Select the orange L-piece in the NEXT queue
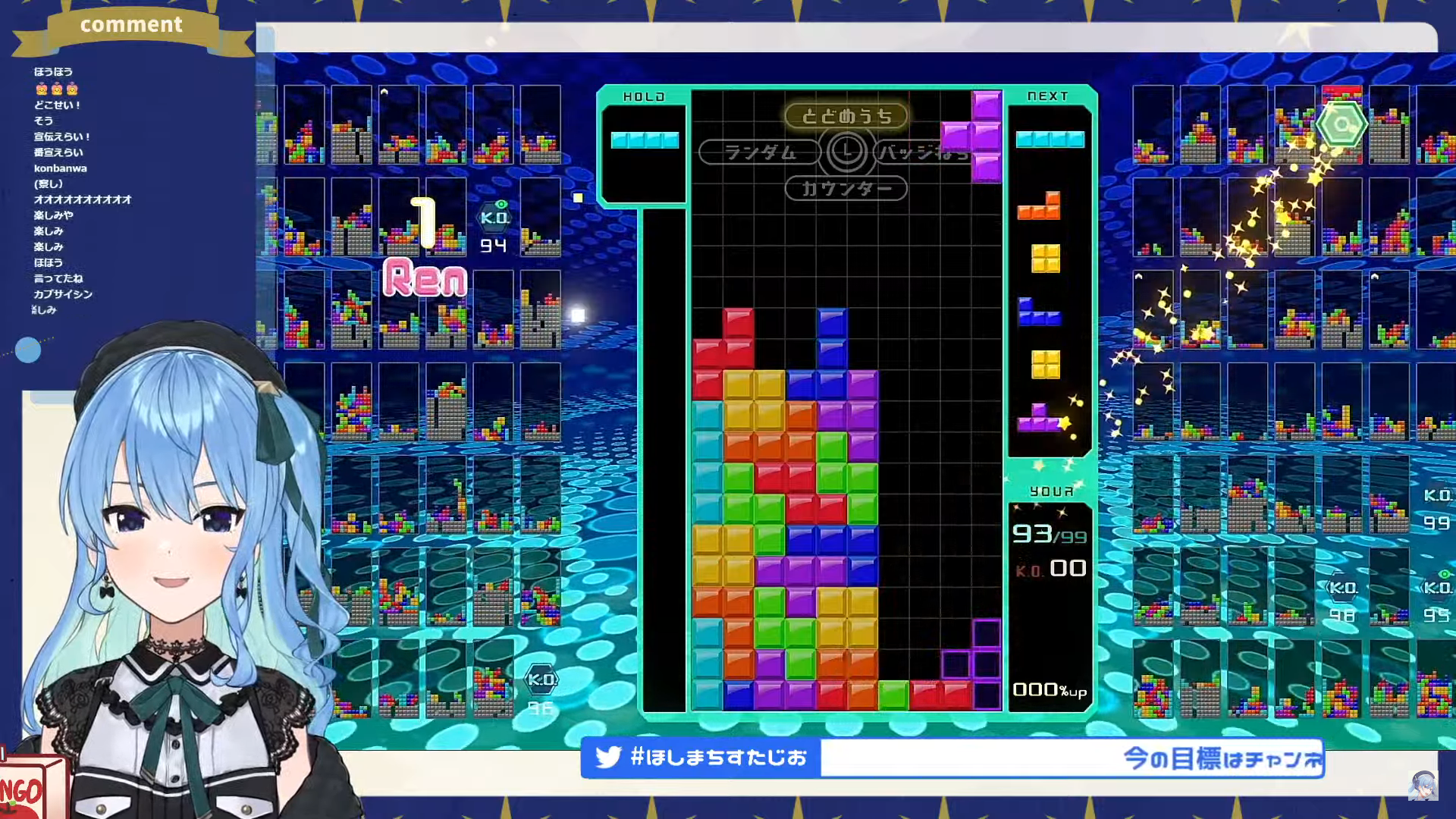 pyautogui.click(x=1039, y=206)
